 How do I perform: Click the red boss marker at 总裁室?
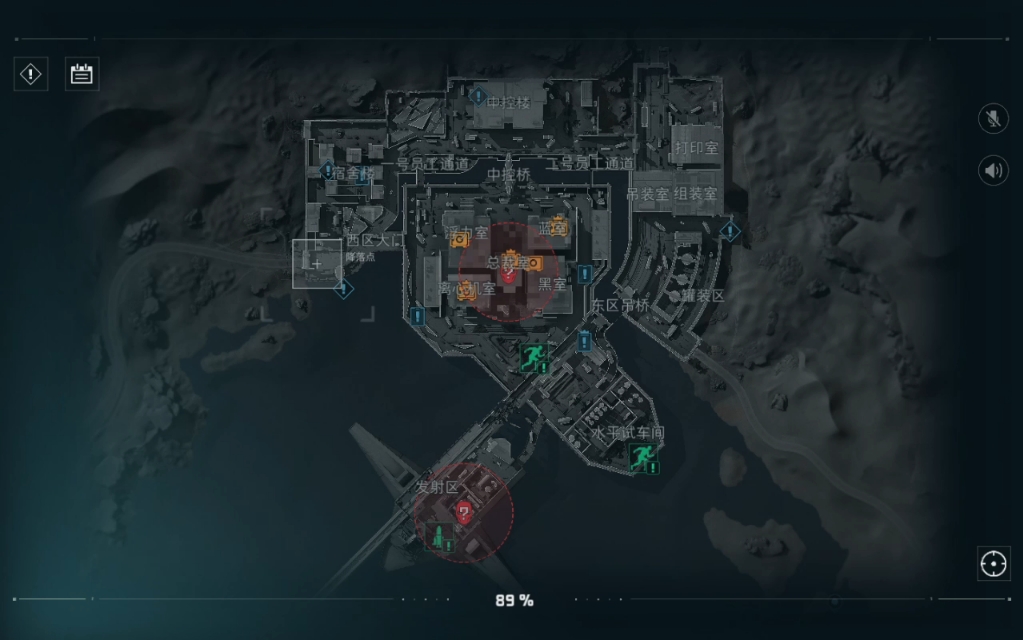(x=509, y=274)
